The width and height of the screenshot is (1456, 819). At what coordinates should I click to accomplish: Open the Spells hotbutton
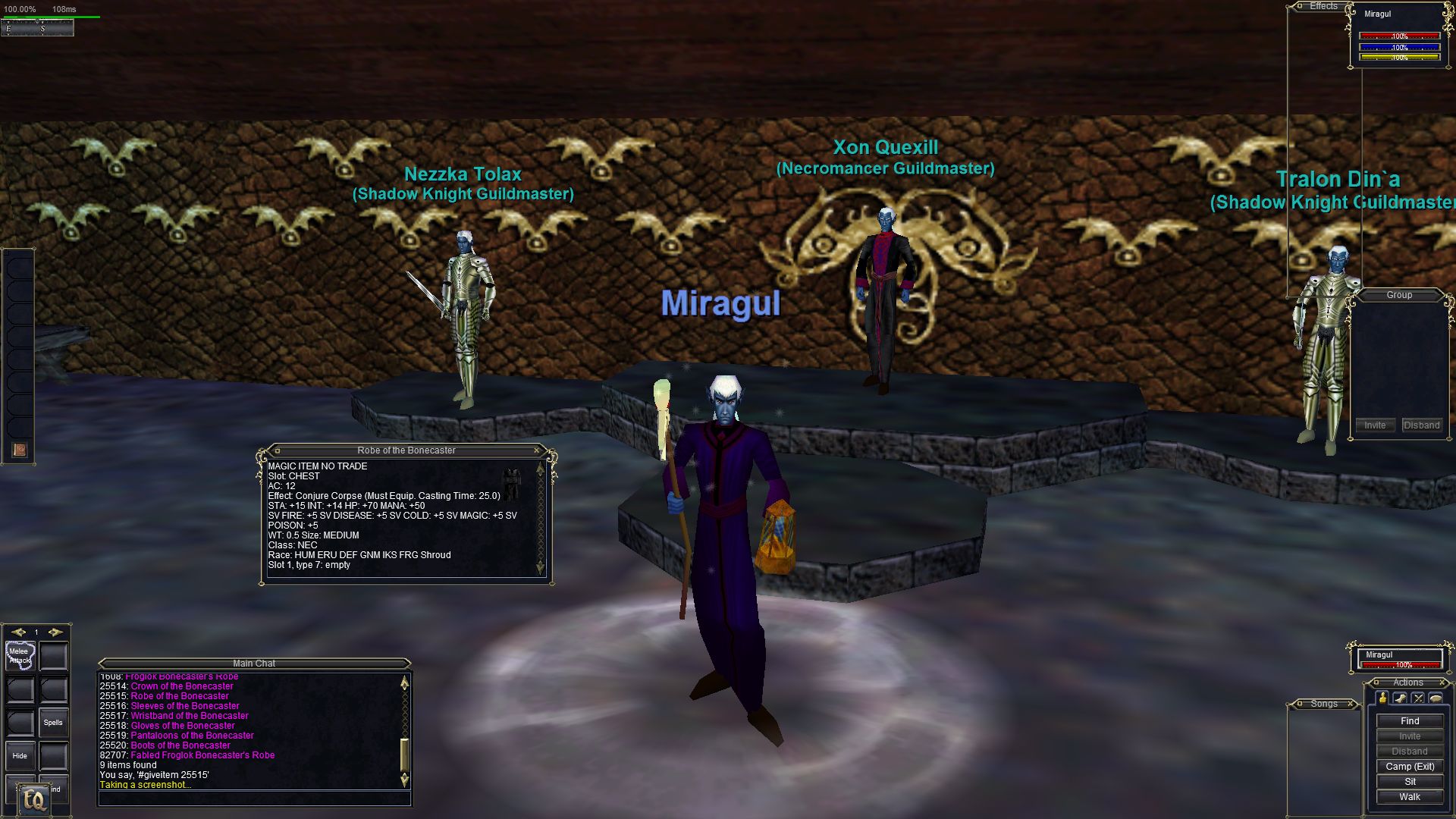(53, 723)
